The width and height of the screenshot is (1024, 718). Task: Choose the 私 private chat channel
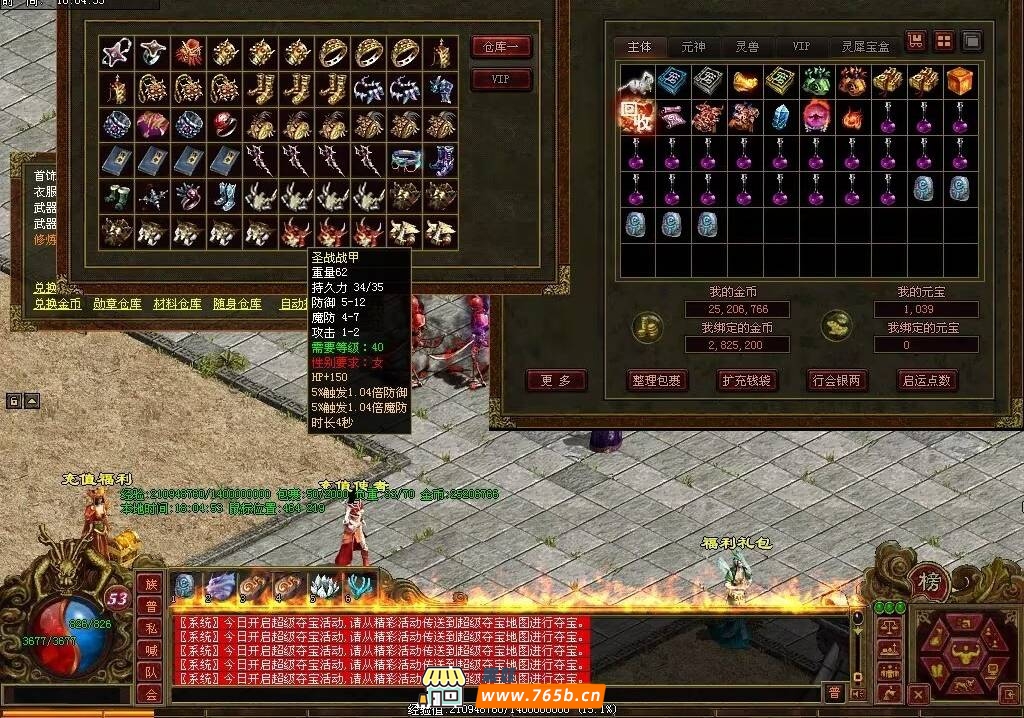pyautogui.click(x=151, y=627)
